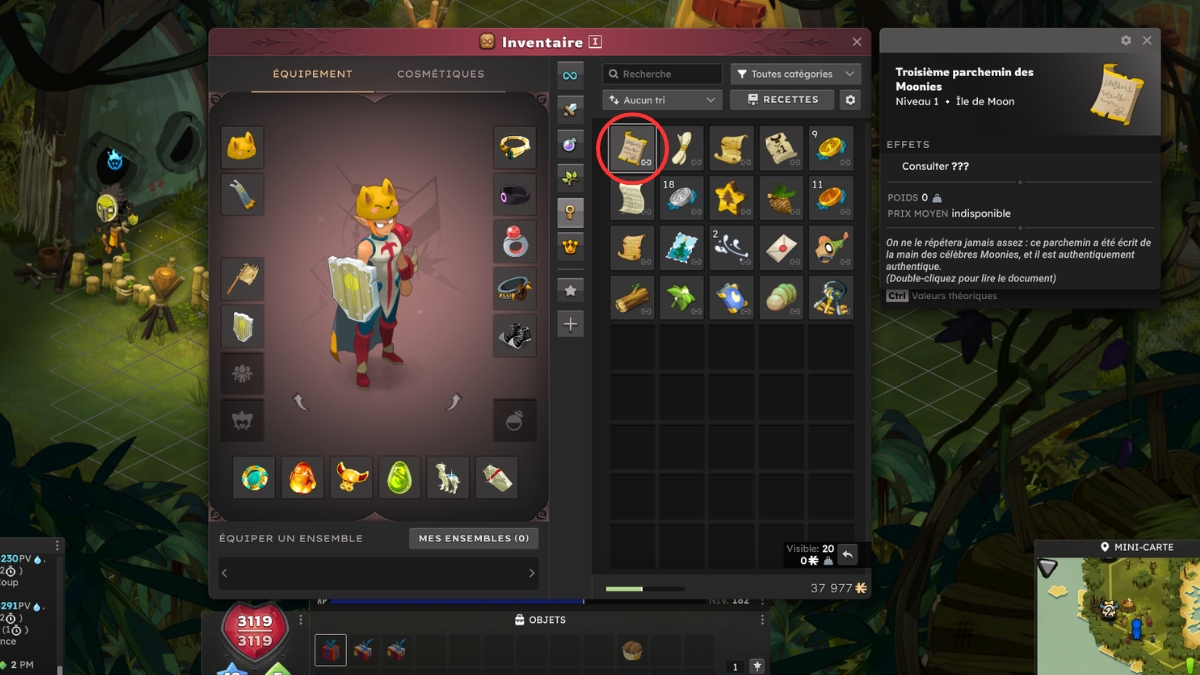The image size is (1200, 675).
Task: Open the Toutes catégories filter dropdown
Action: (795, 74)
